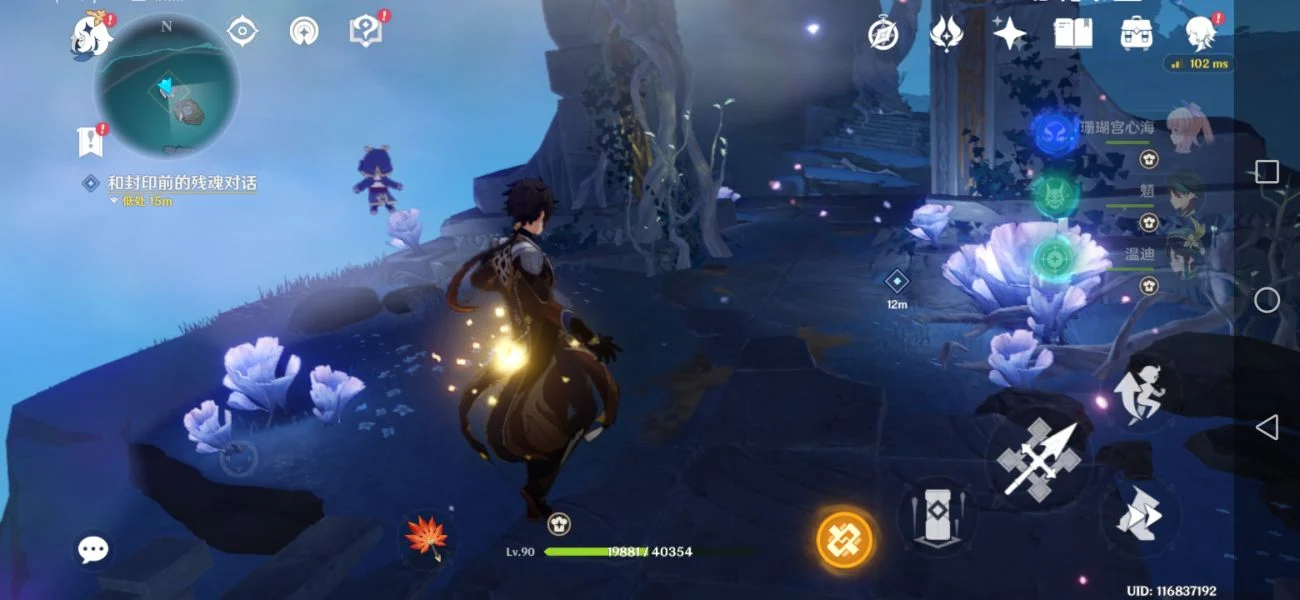Image resolution: width=1300 pixels, height=600 pixels.
Task: Tap the Android home circle button
Action: pyautogui.click(x=1267, y=300)
